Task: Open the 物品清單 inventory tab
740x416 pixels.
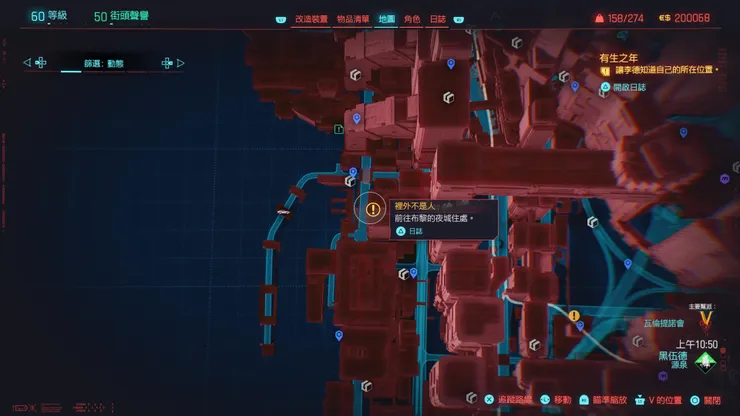Action: pos(352,19)
